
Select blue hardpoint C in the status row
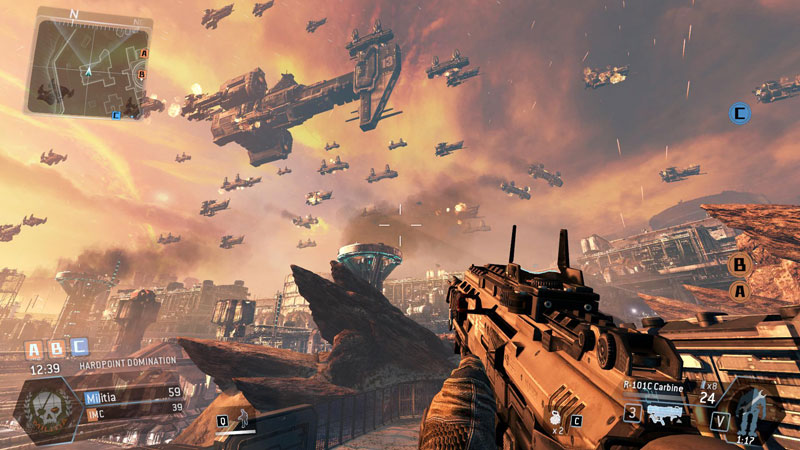(x=79, y=348)
